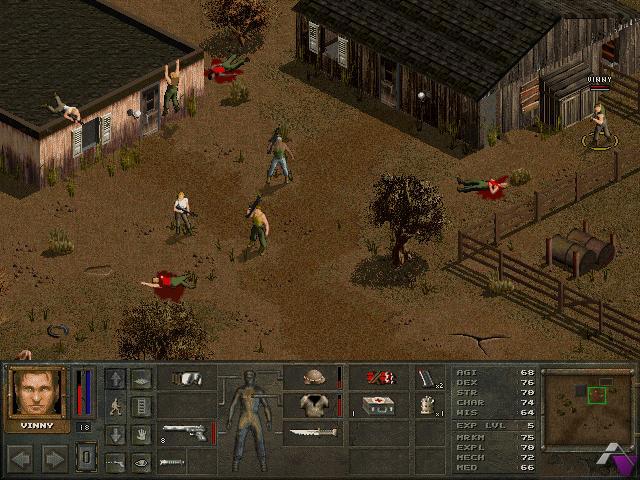640x480 pixels.
Task: Select Vinny's portrait
Action: tap(37, 393)
